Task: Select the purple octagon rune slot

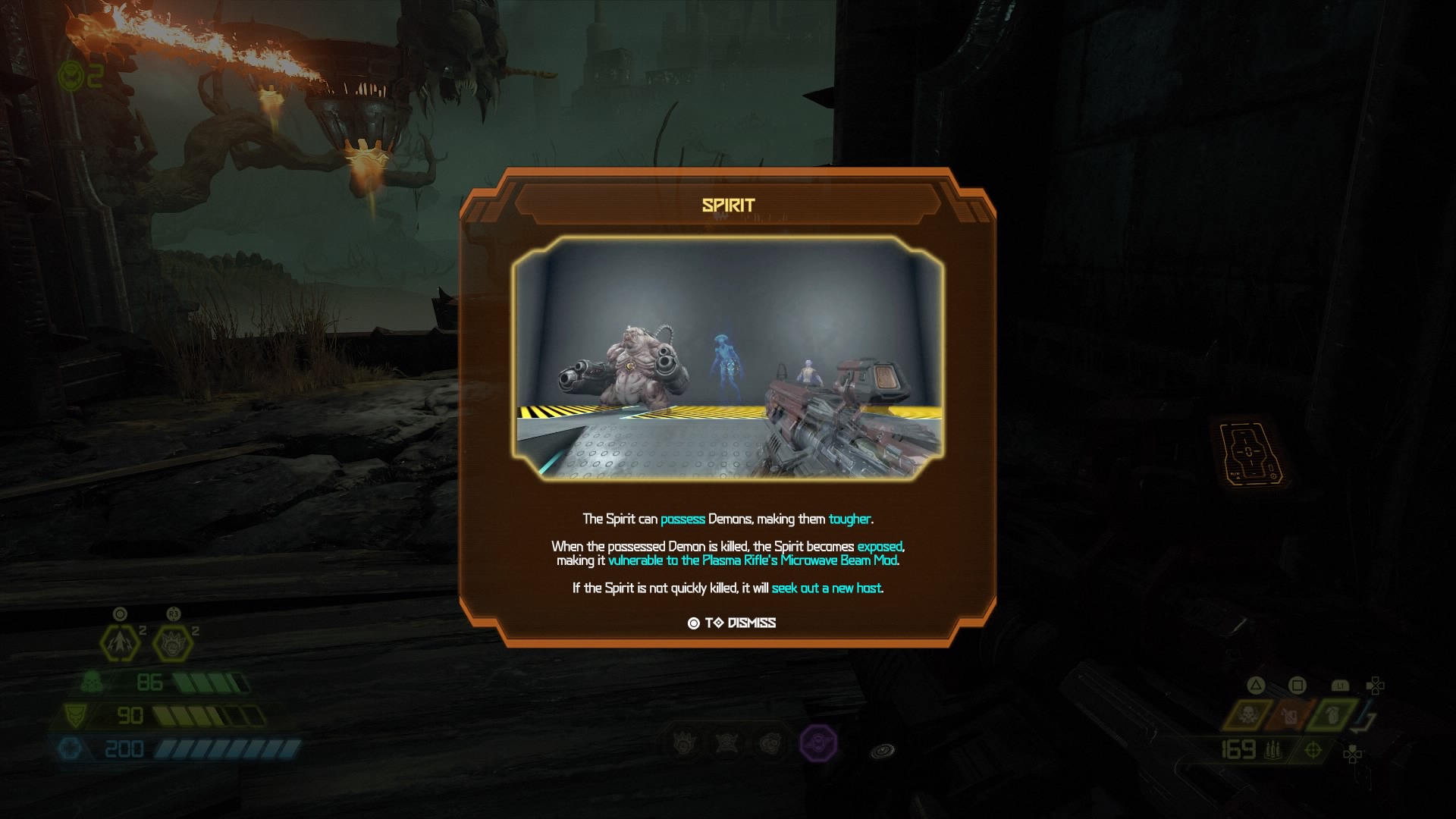Action: click(819, 742)
